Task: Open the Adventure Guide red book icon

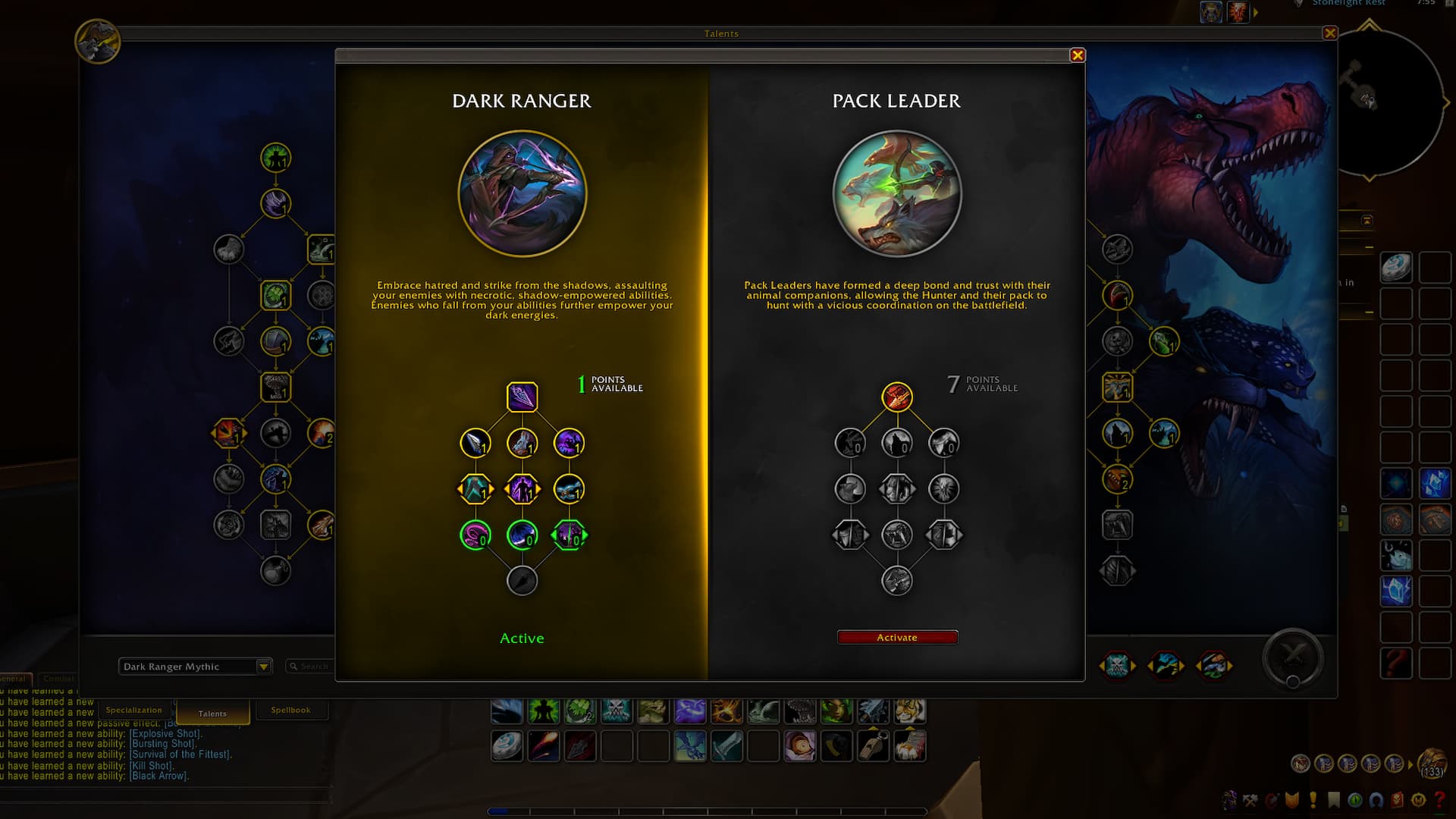Action: pyautogui.click(x=1398, y=800)
